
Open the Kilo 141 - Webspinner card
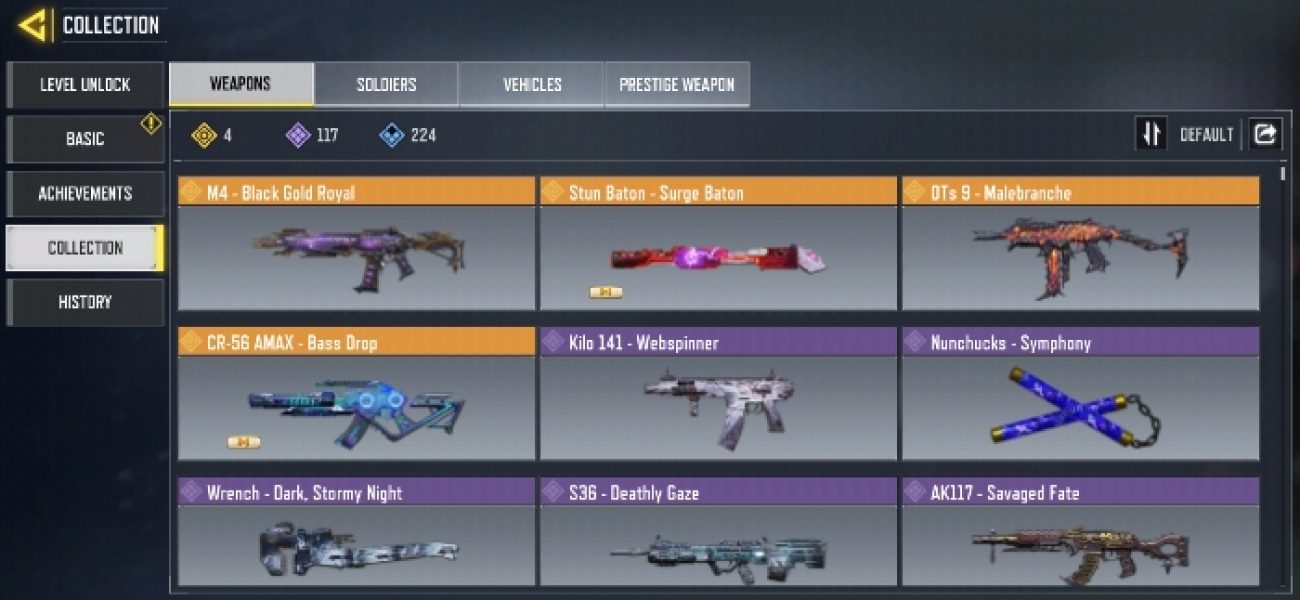pyautogui.click(x=718, y=395)
